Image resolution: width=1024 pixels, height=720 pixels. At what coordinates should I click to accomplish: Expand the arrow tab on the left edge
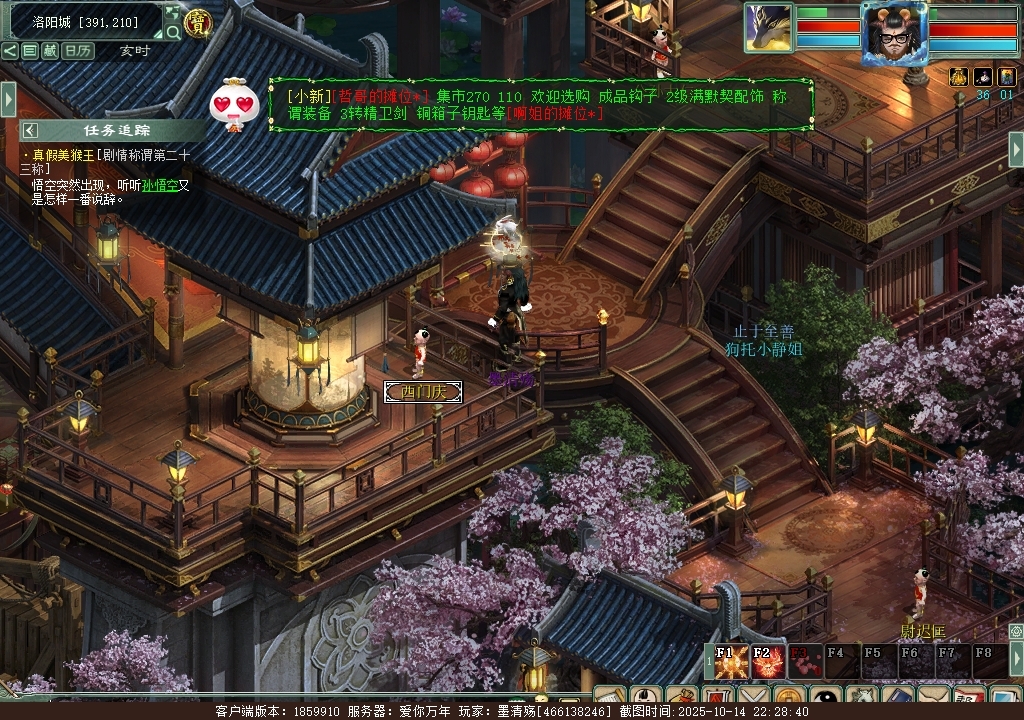coord(8,98)
